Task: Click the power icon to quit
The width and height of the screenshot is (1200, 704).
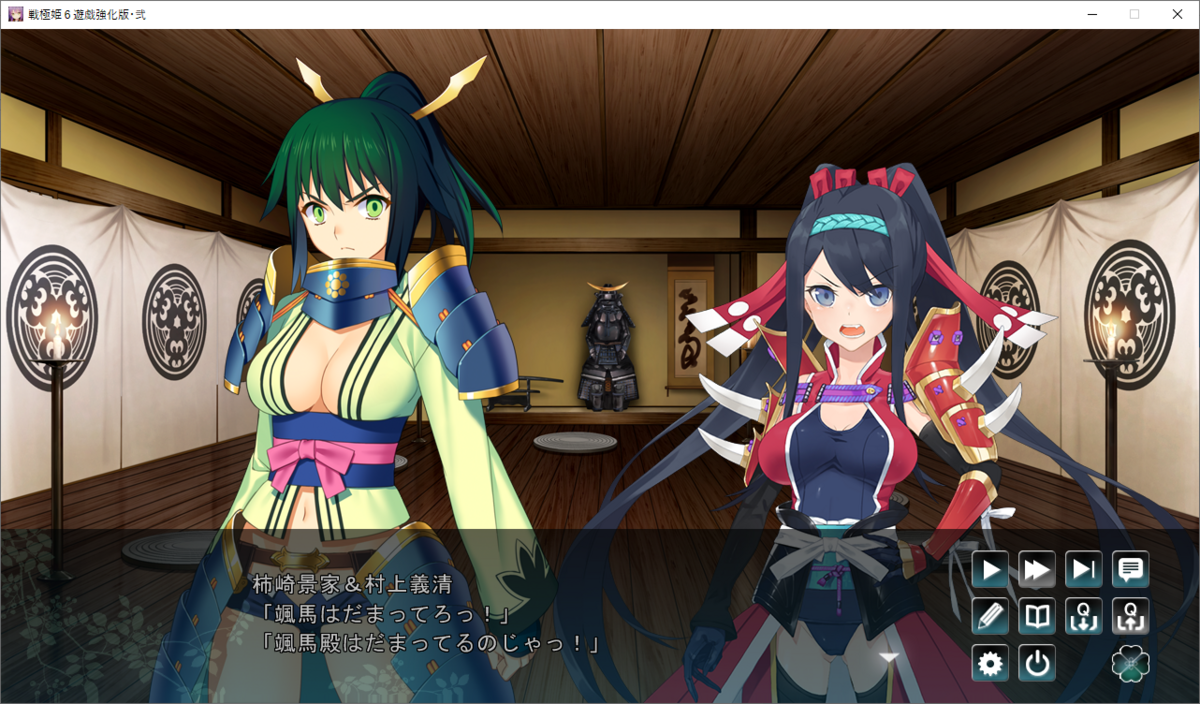Action: (1037, 663)
